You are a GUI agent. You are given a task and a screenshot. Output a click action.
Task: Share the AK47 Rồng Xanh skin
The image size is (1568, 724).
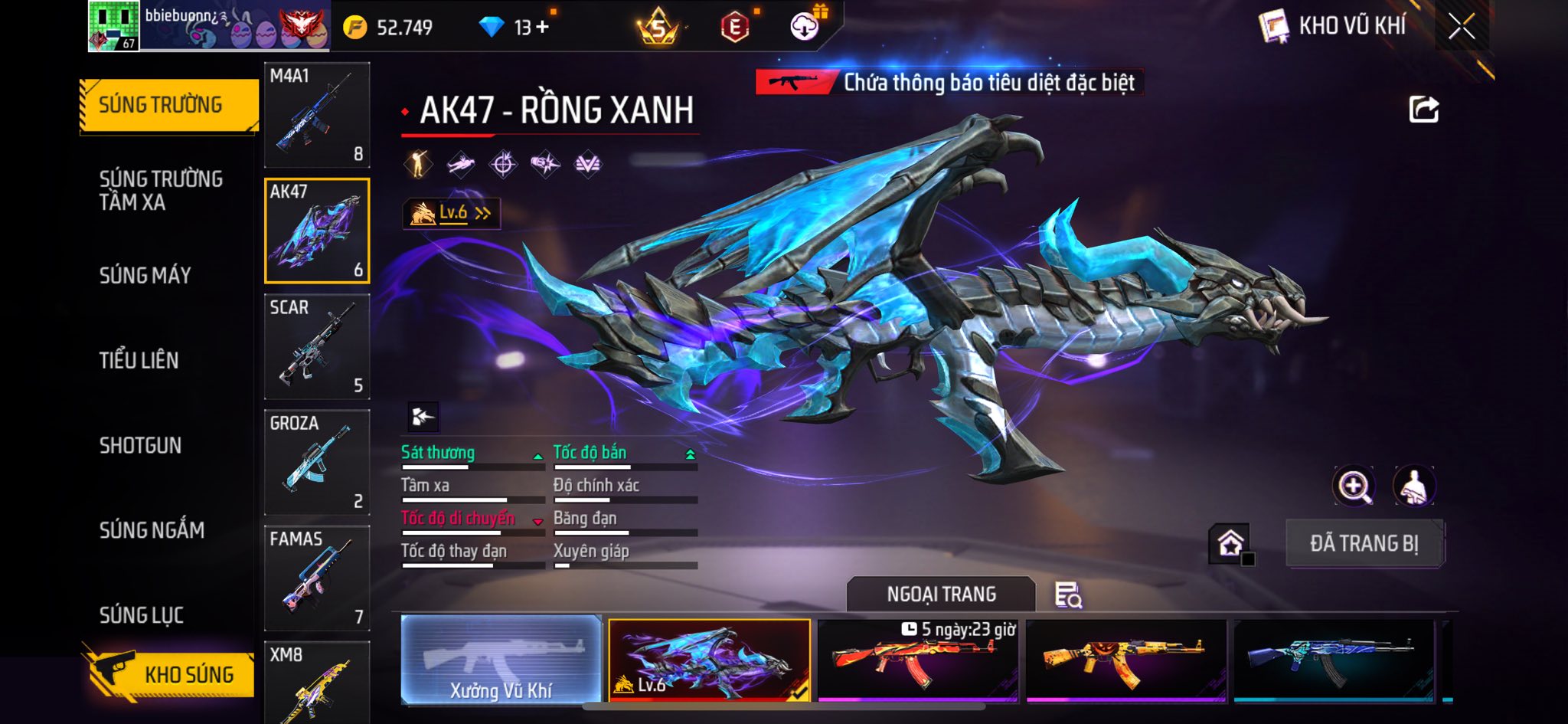coord(1423,110)
